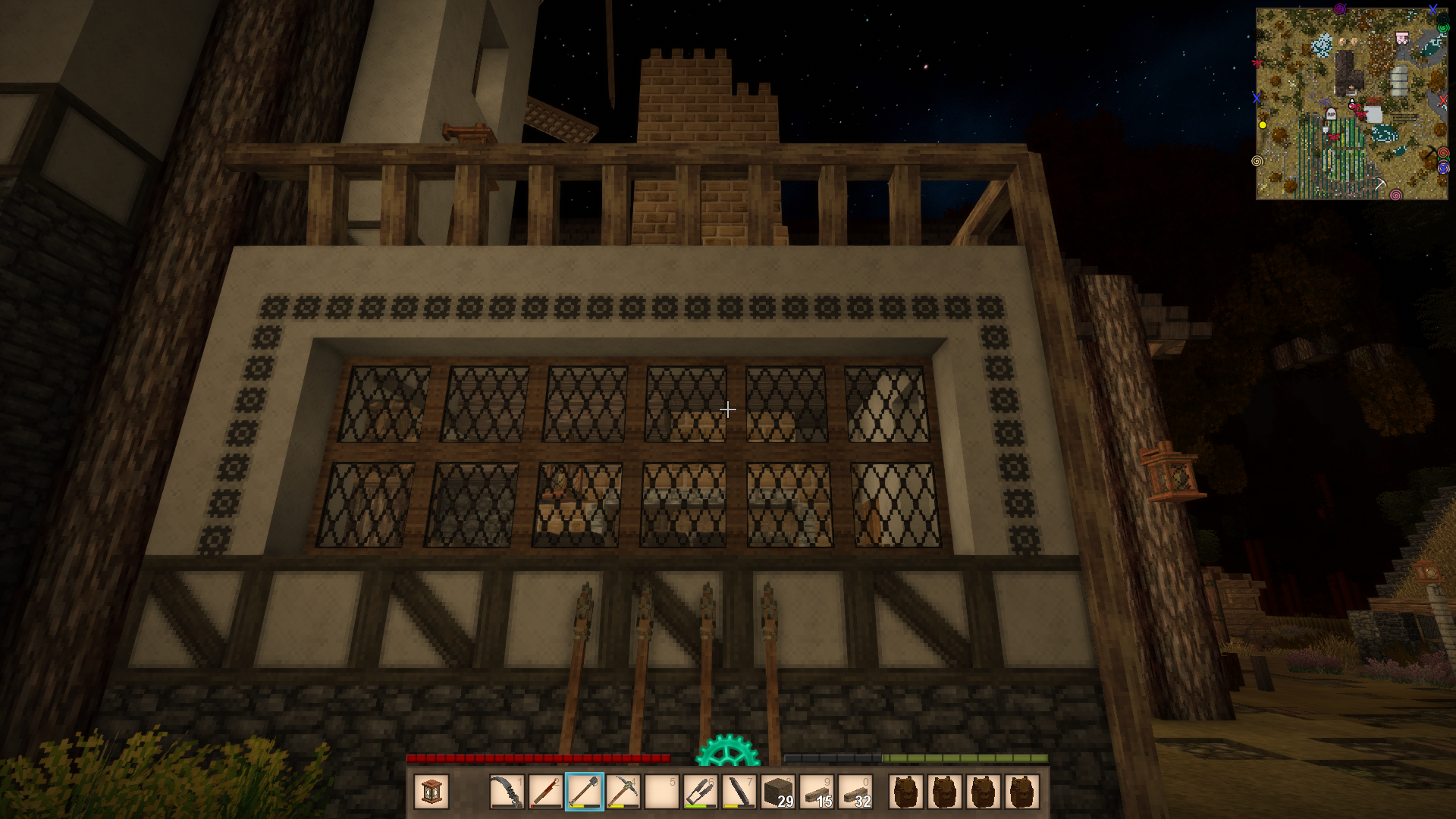Screen dimensions: 1456x819
Task: Select the stack of 15 in hotbar slot 9
Action: [x=817, y=792]
